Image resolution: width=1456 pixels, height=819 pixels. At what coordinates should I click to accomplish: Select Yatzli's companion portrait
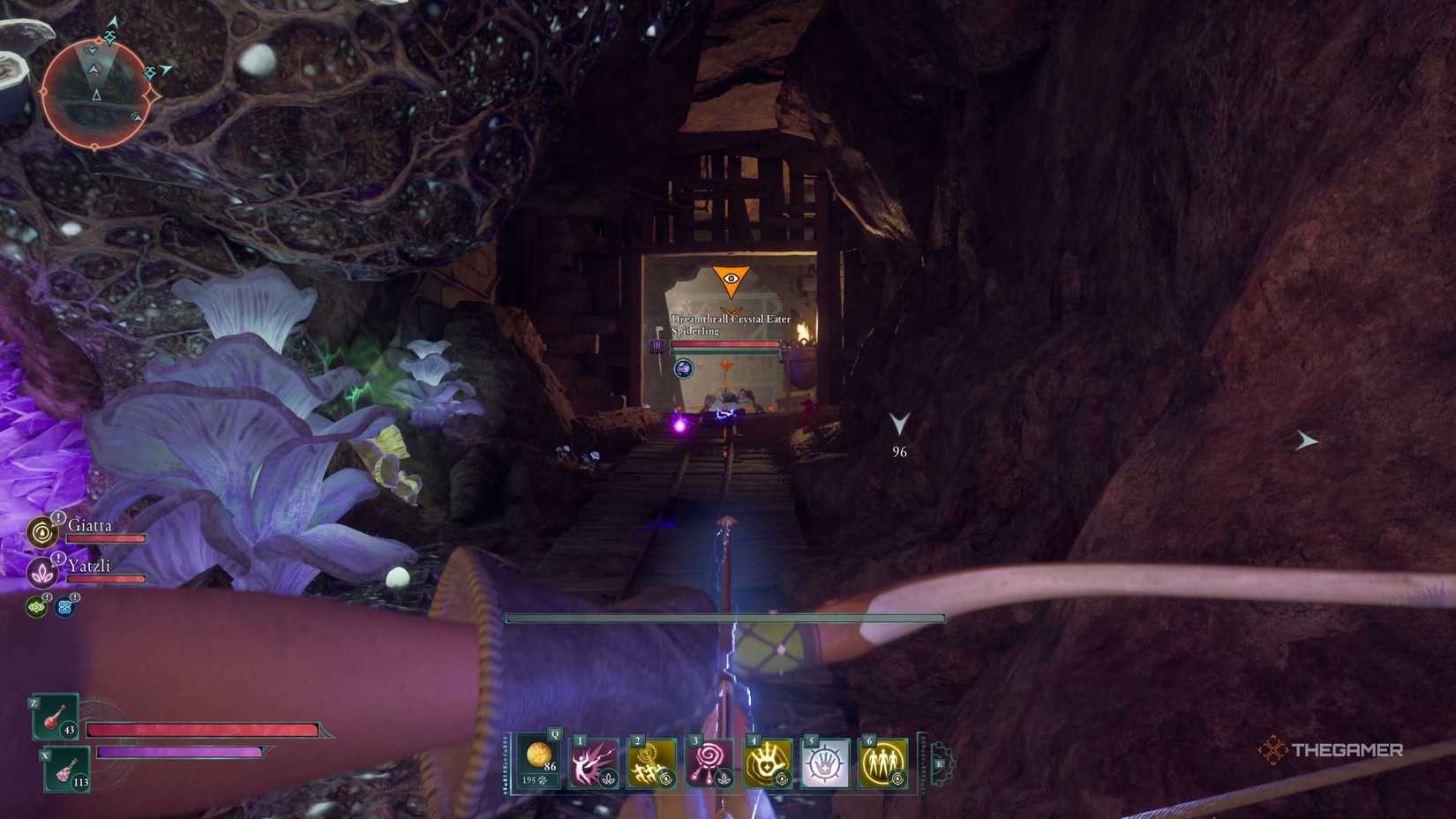point(41,572)
